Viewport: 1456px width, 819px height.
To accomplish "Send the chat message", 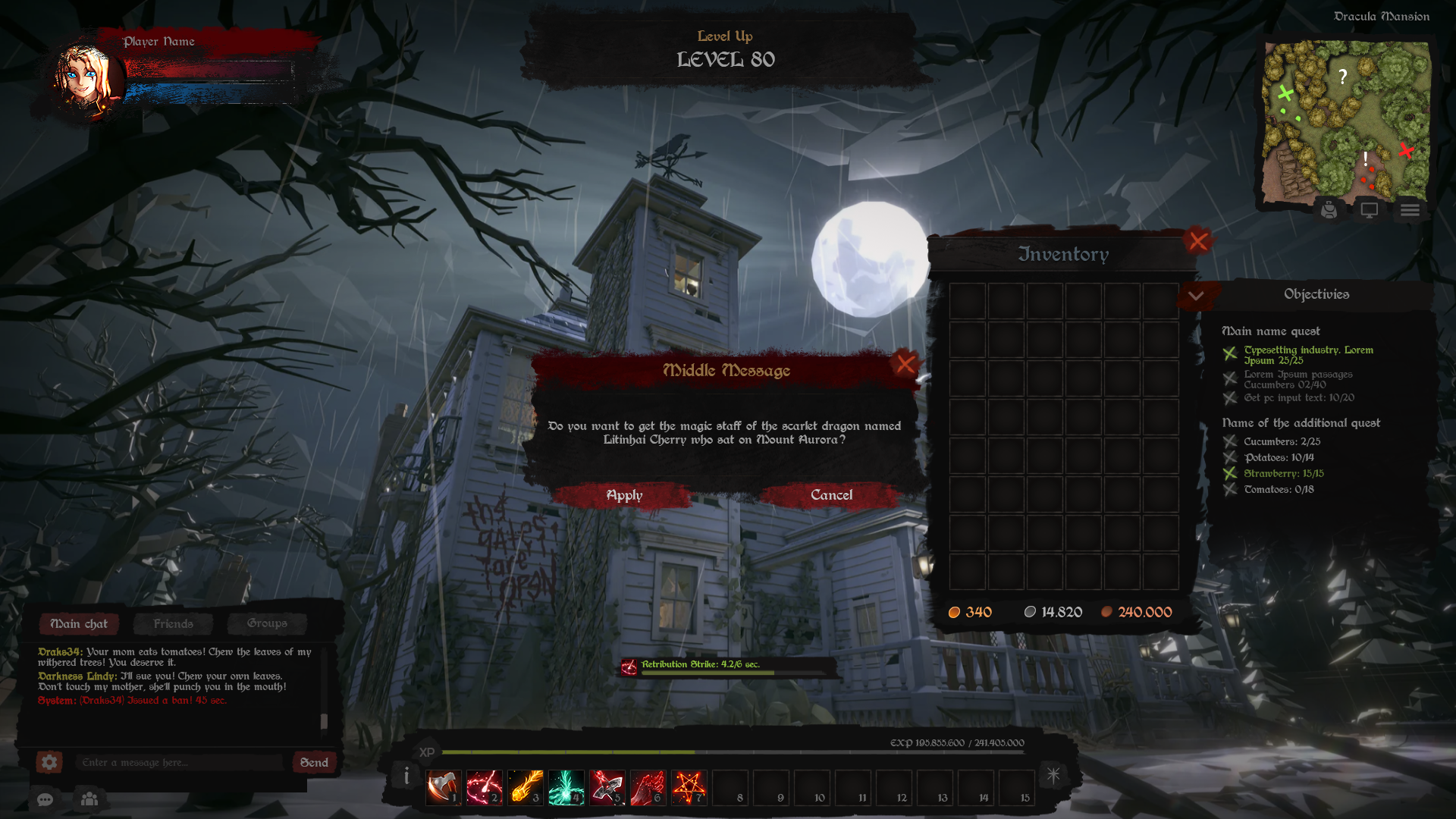I will click(x=314, y=762).
